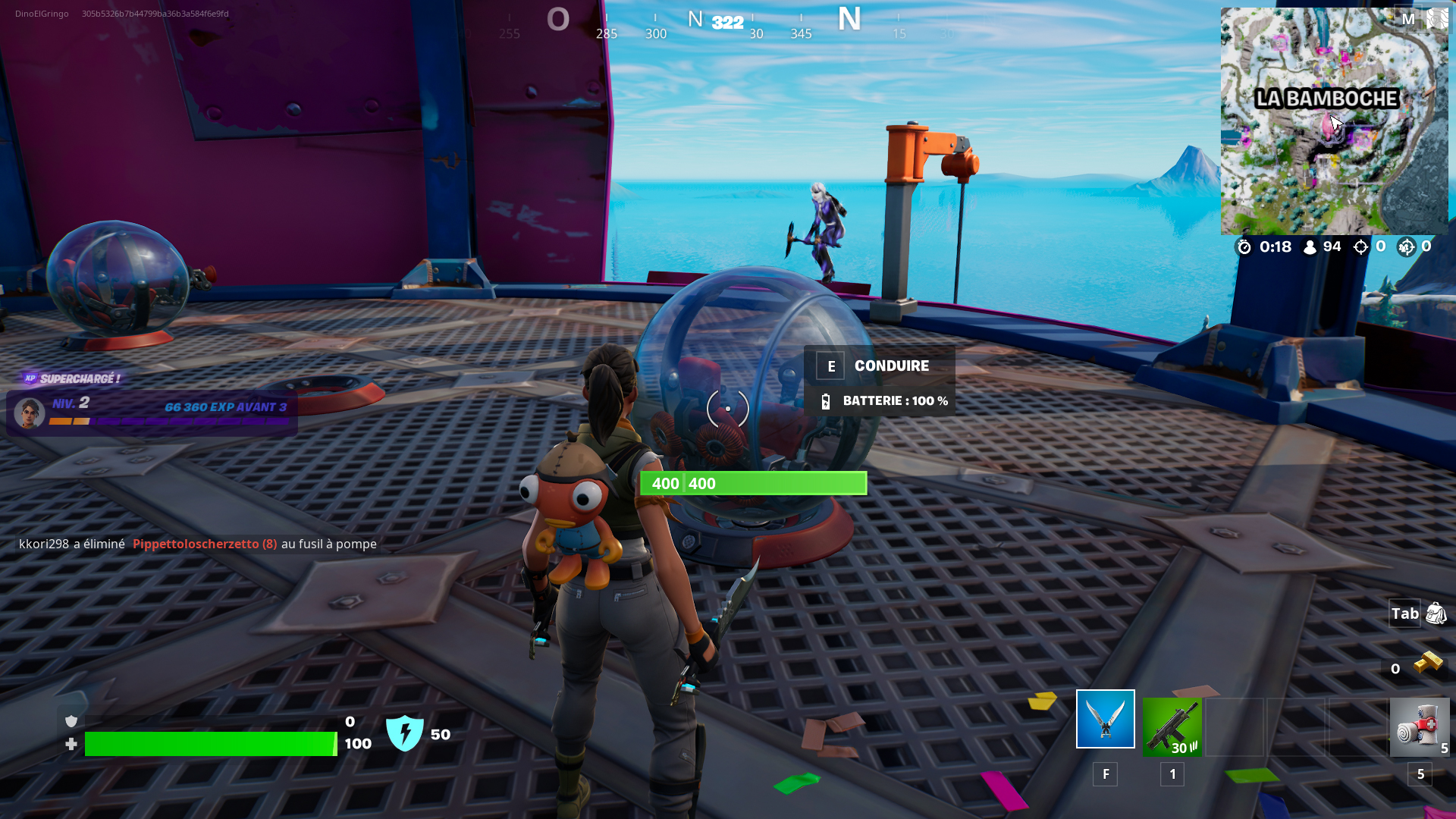The image size is (1456, 819).
Task: Click the green vehicle health bar showing 400
Action: (752, 483)
